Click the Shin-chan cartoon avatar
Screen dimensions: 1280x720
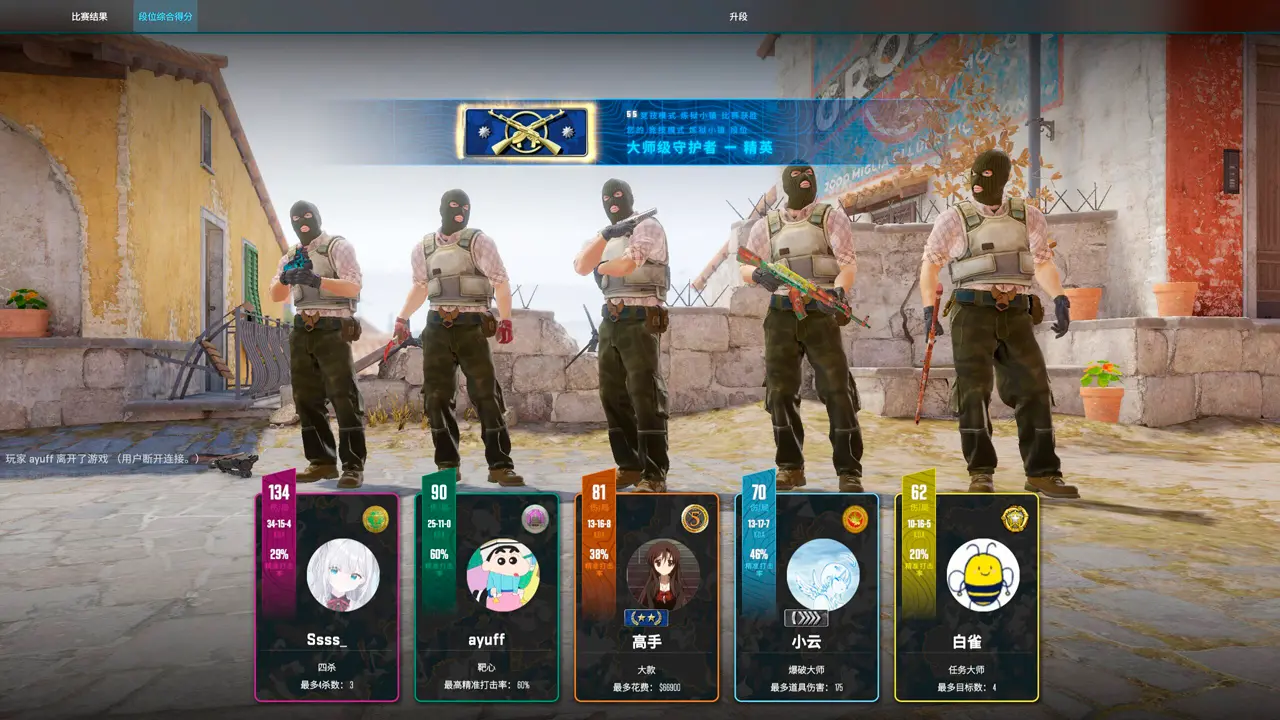click(503, 575)
